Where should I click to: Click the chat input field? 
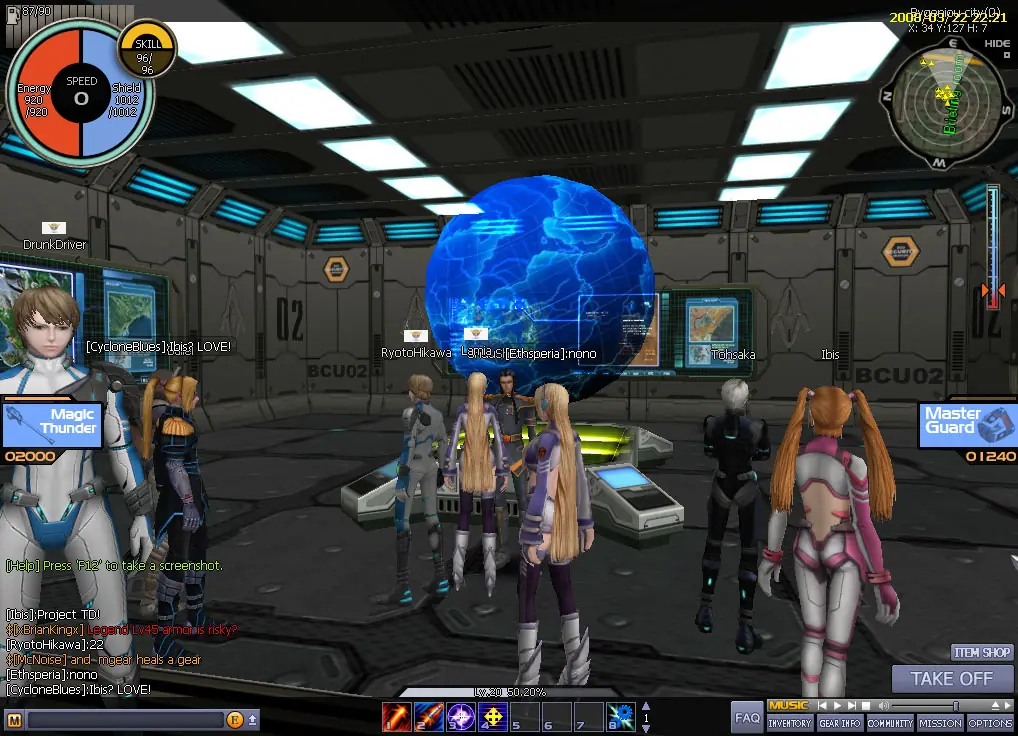125,720
